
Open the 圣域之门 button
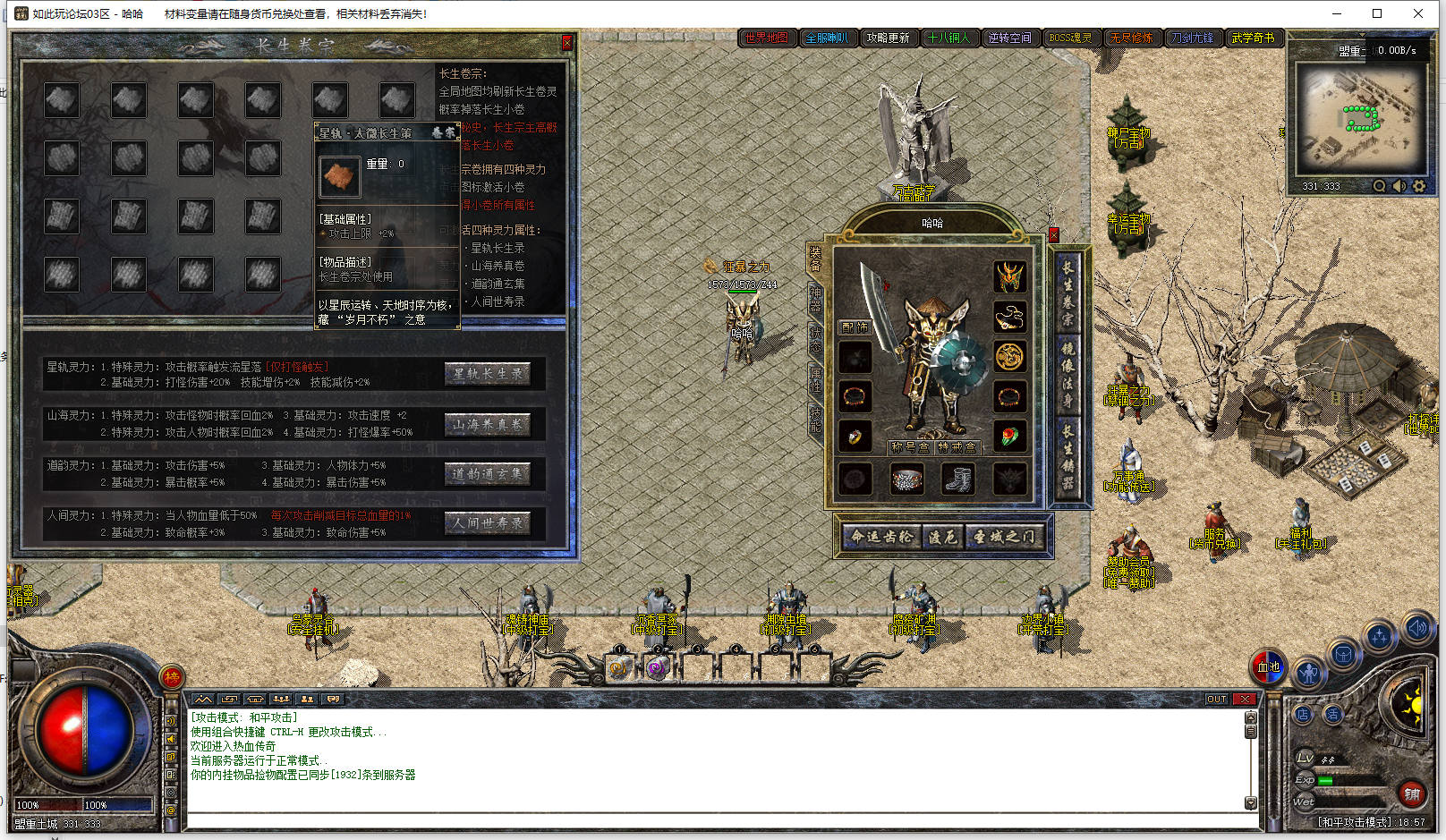(1004, 537)
